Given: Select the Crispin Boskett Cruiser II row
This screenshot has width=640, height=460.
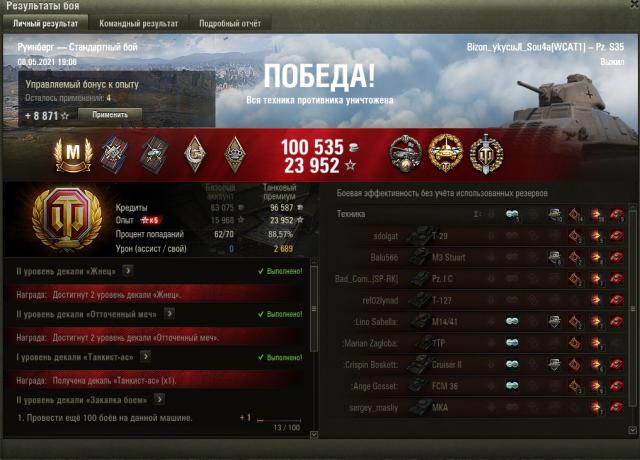Looking at the screenshot, I should click(480, 364).
